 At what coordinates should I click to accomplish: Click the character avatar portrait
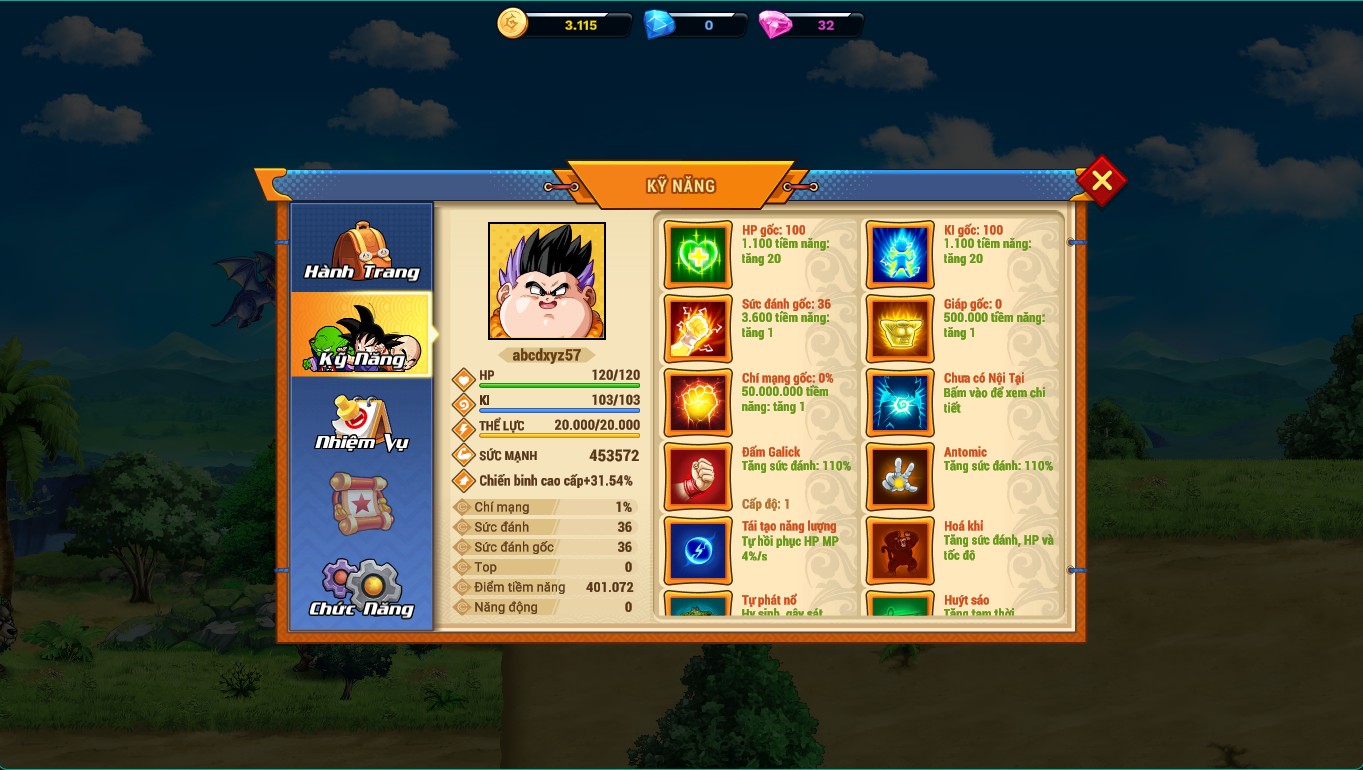pos(547,281)
